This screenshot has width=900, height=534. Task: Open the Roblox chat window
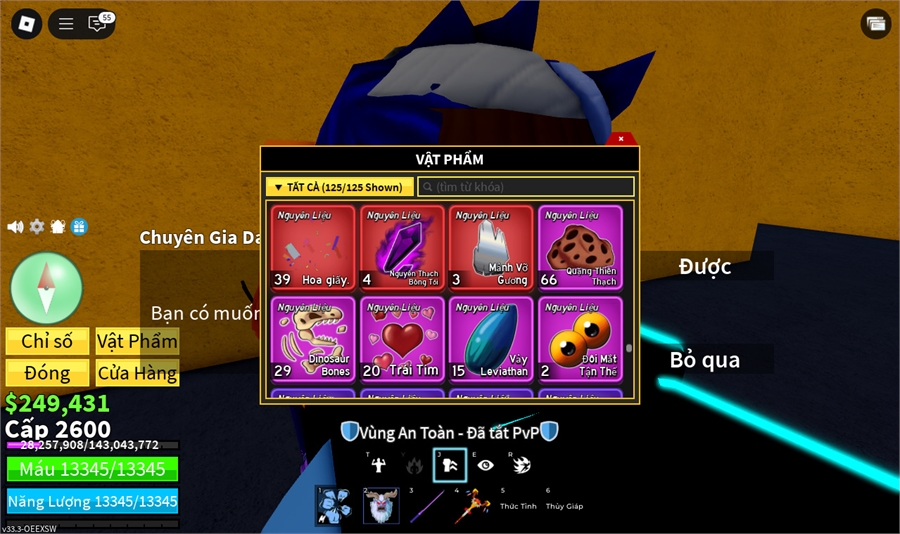click(97, 24)
